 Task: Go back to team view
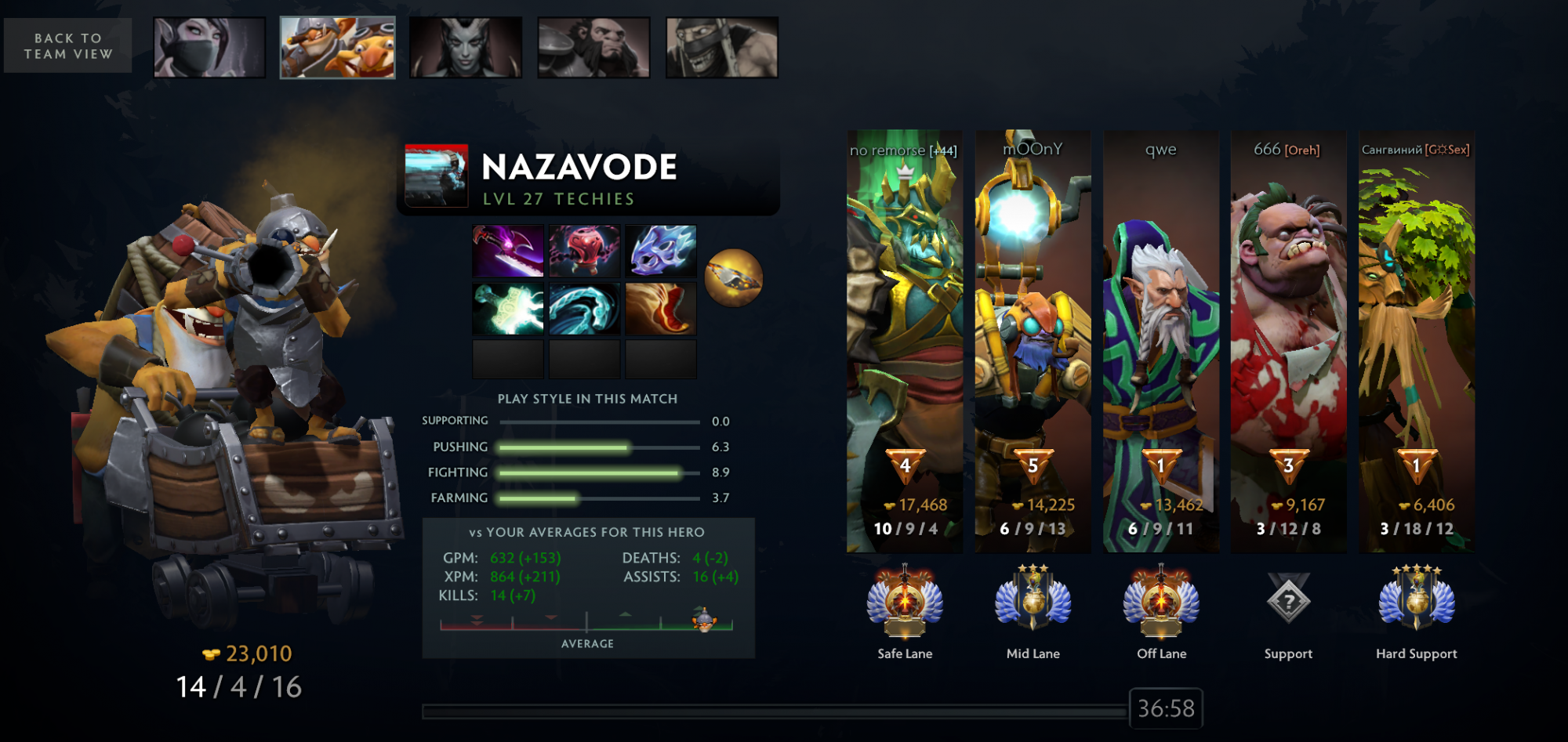pyautogui.click(x=68, y=46)
